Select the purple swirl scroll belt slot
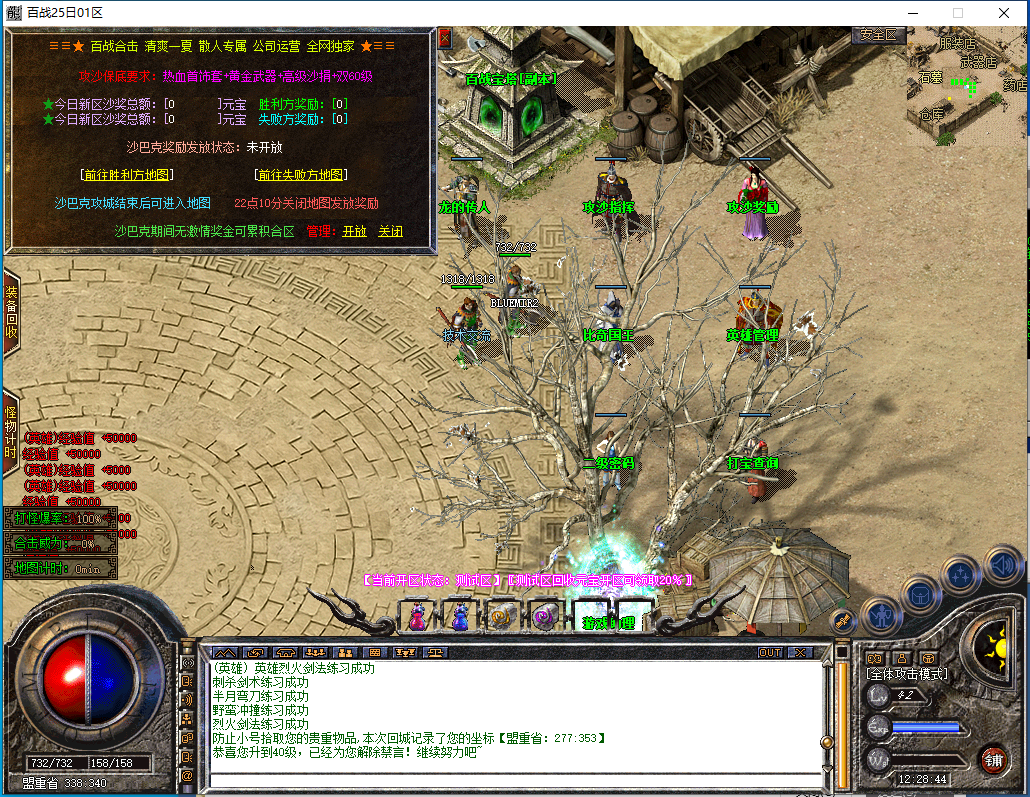 pos(546,616)
